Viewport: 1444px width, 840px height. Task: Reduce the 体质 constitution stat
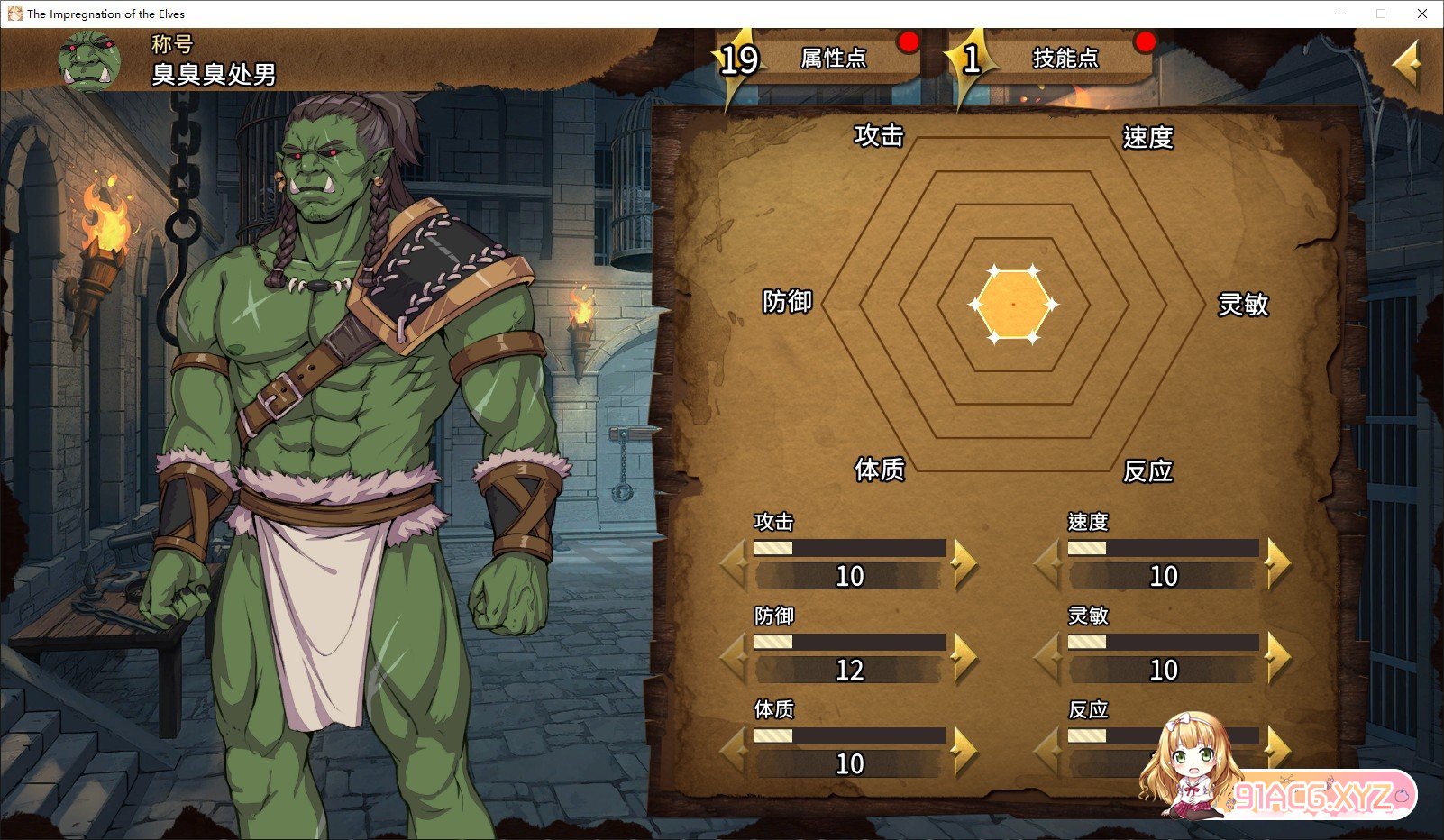click(x=736, y=751)
